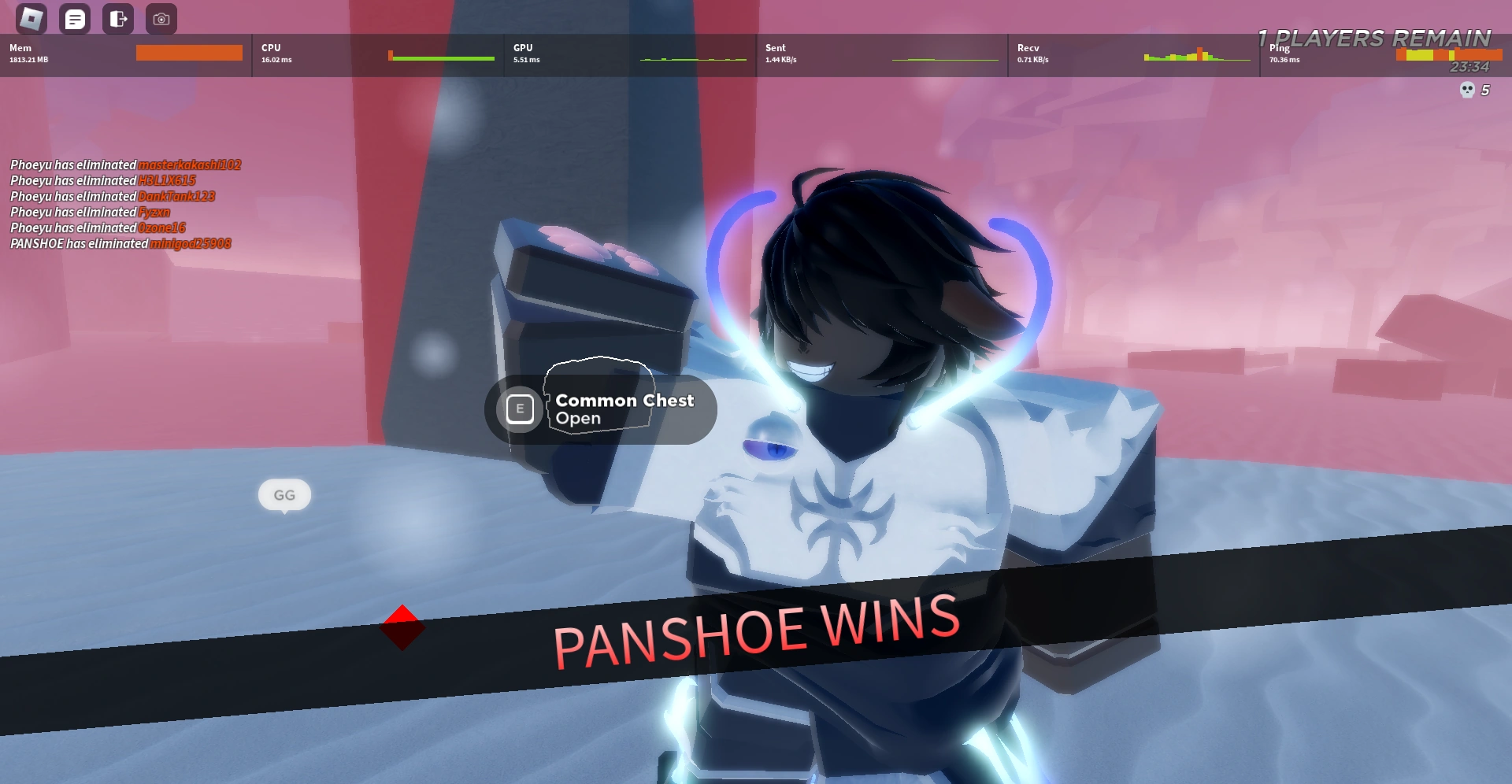Click the PANSHOE WINS banner
This screenshot has width=1512, height=784.
click(x=756, y=630)
